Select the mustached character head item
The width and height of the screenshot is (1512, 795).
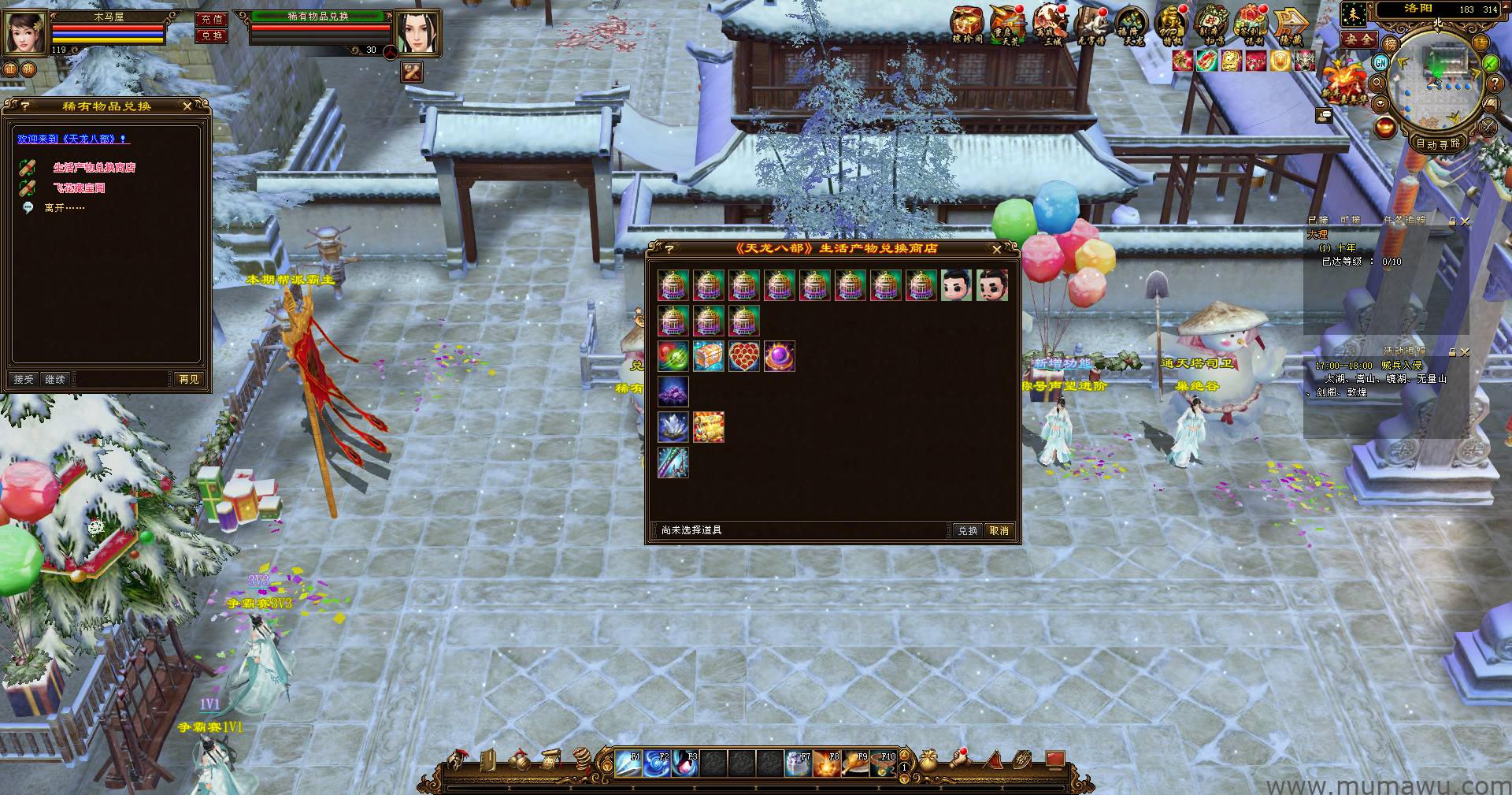point(992,285)
